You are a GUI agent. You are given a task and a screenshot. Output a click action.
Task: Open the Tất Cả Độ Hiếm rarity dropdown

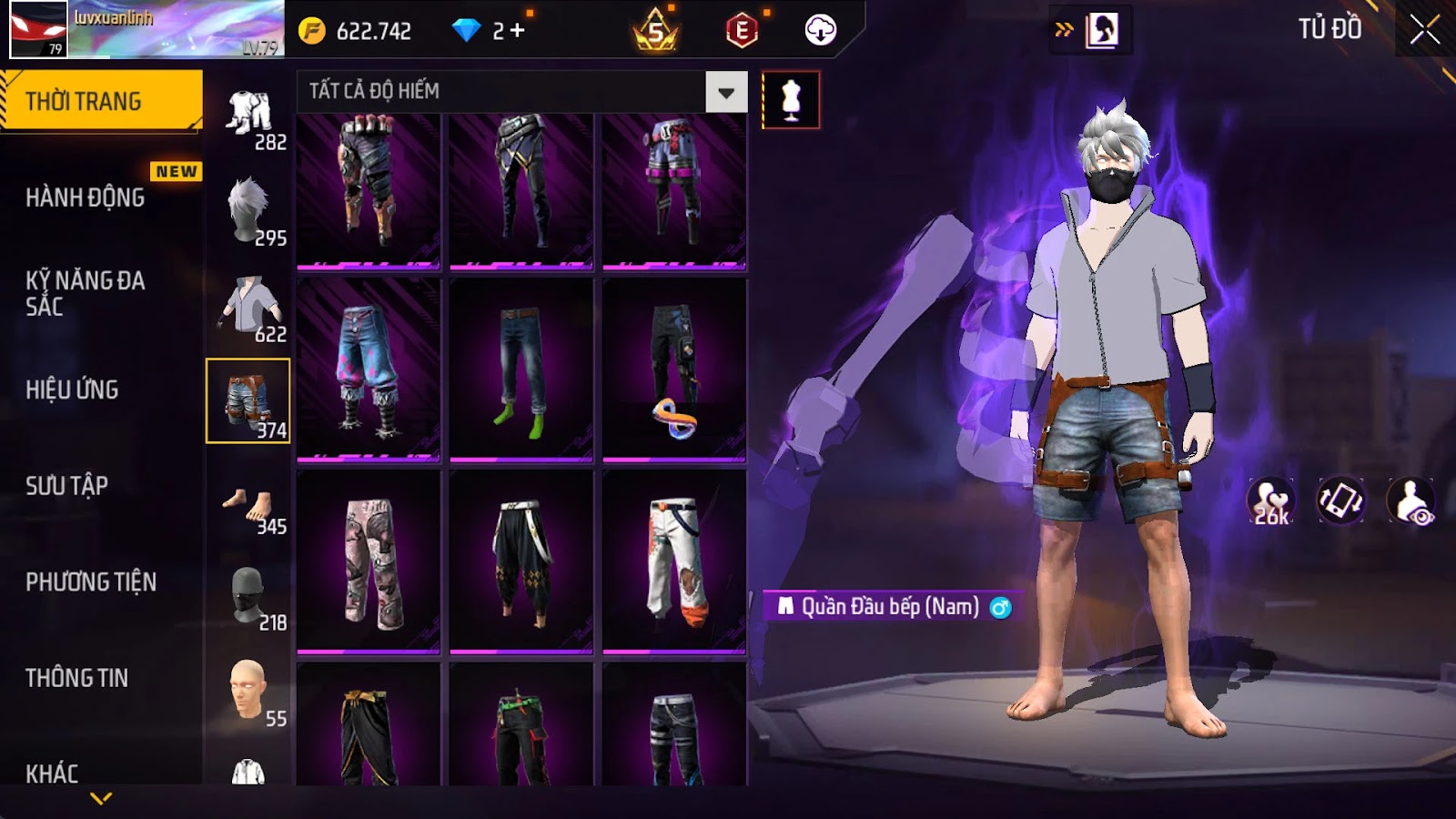(725, 92)
